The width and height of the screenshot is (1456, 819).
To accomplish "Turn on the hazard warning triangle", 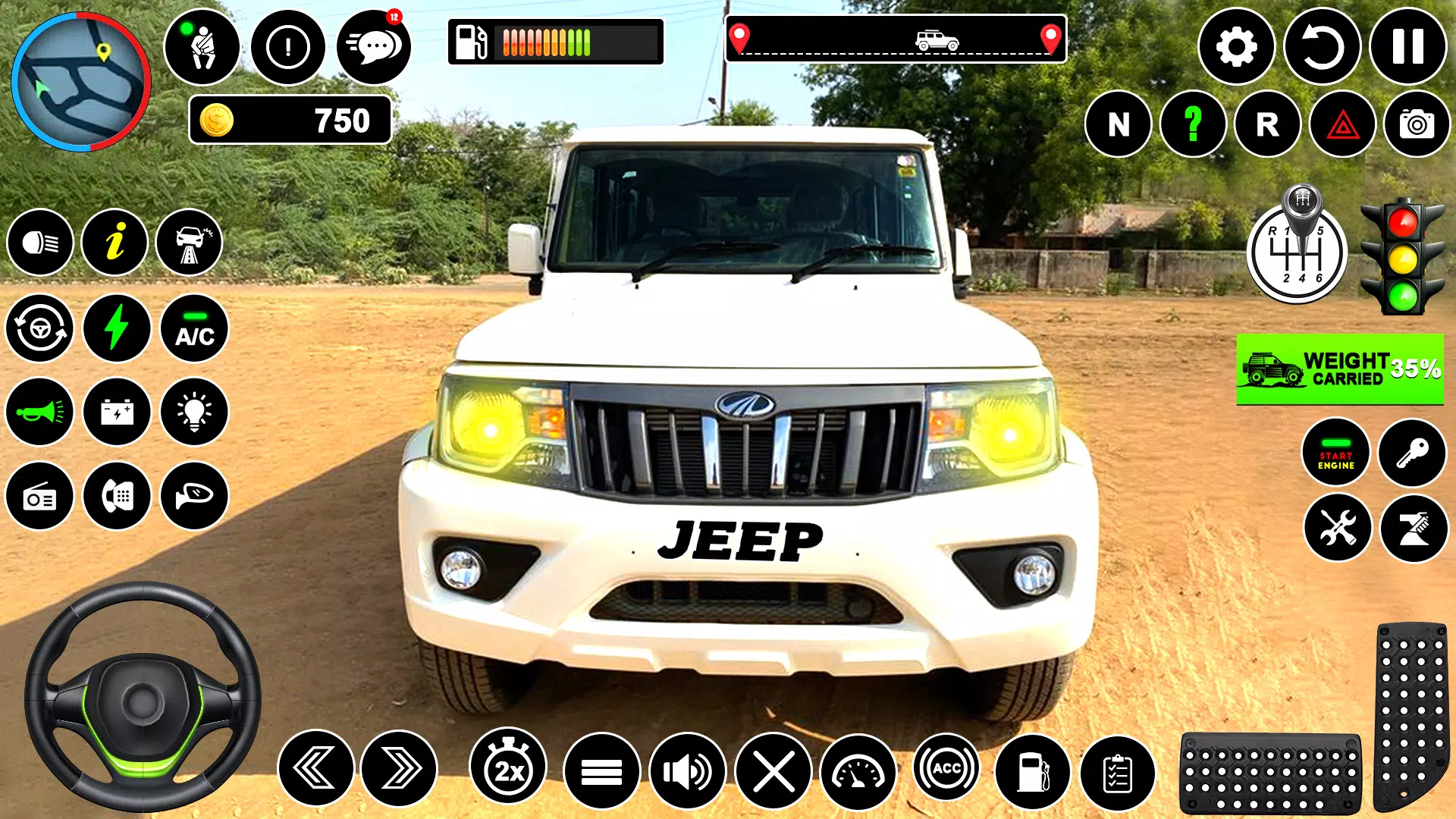I will (1342, 124).
